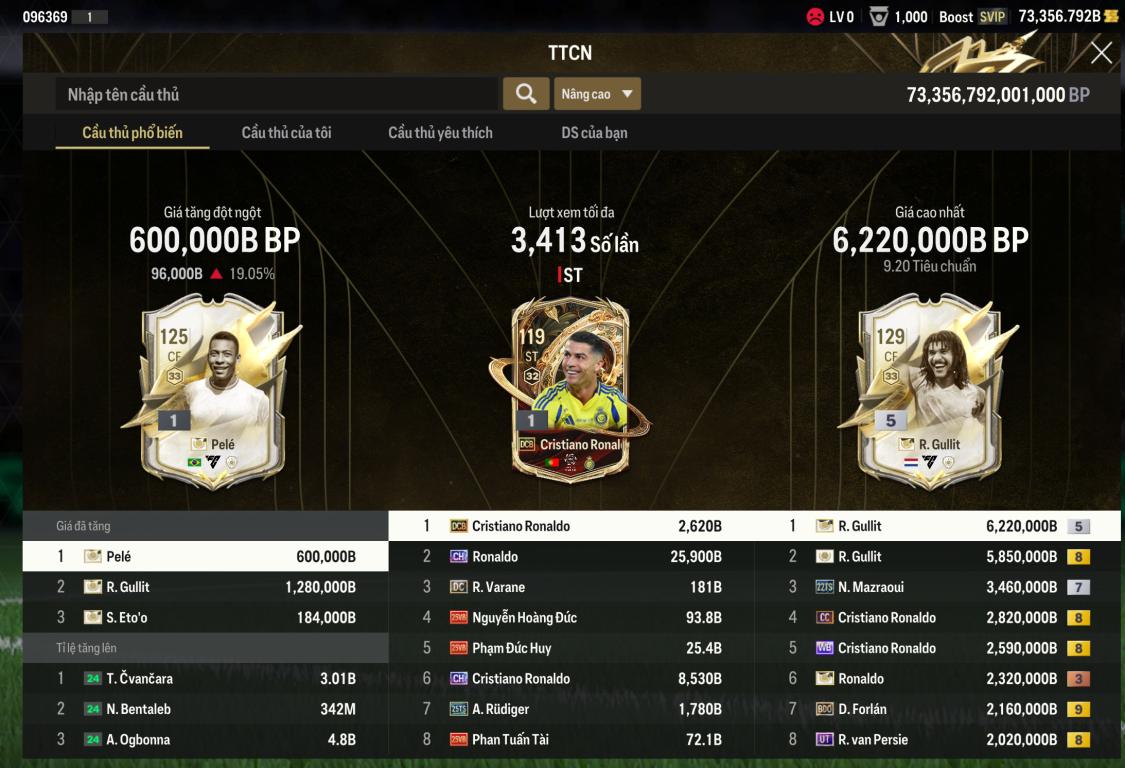Select the R. Varane row
The height and width of the screenshot is (768, 1125).
pyautogui.click(x=572, y=587)
